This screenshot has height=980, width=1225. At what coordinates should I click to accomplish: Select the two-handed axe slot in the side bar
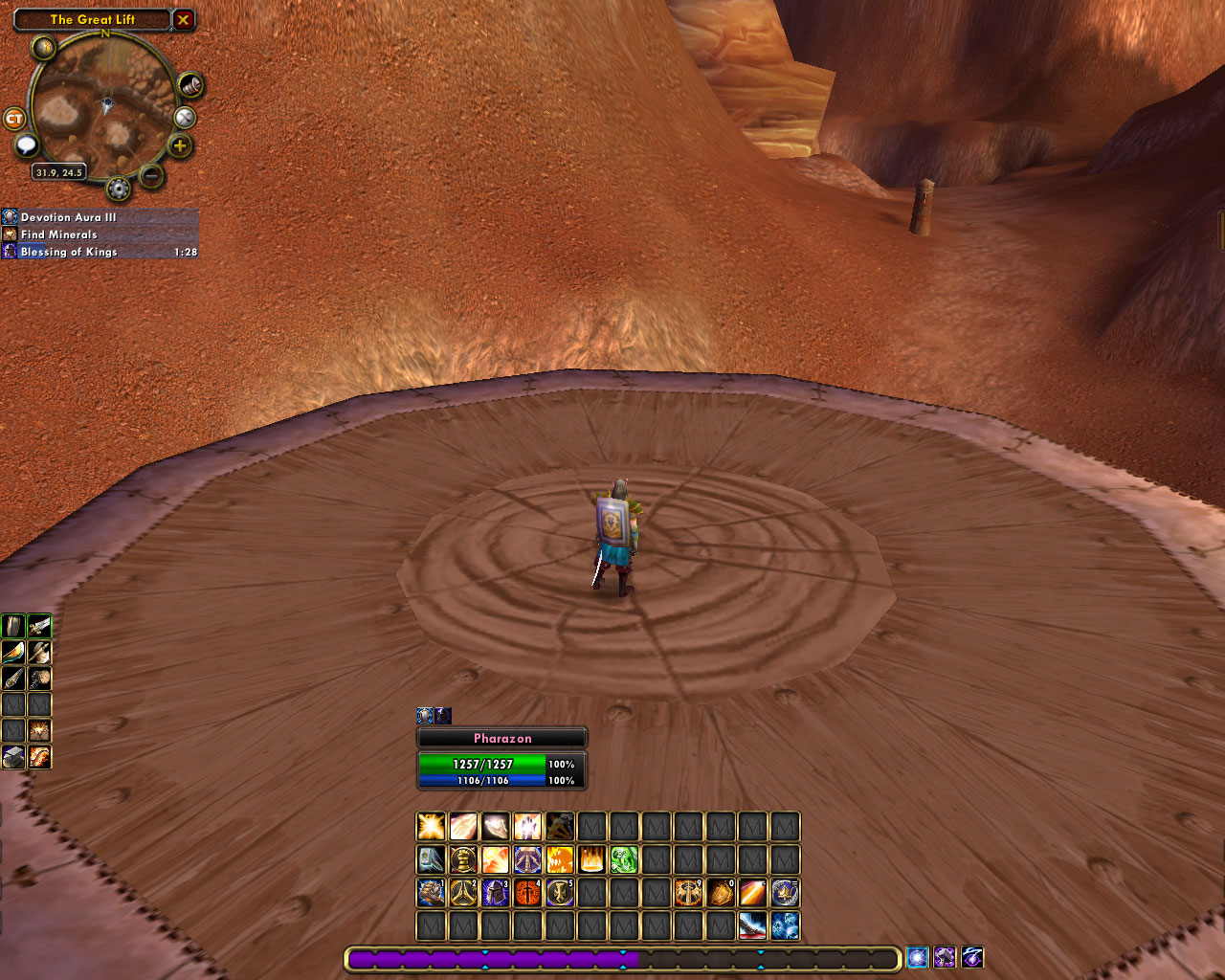39,653
